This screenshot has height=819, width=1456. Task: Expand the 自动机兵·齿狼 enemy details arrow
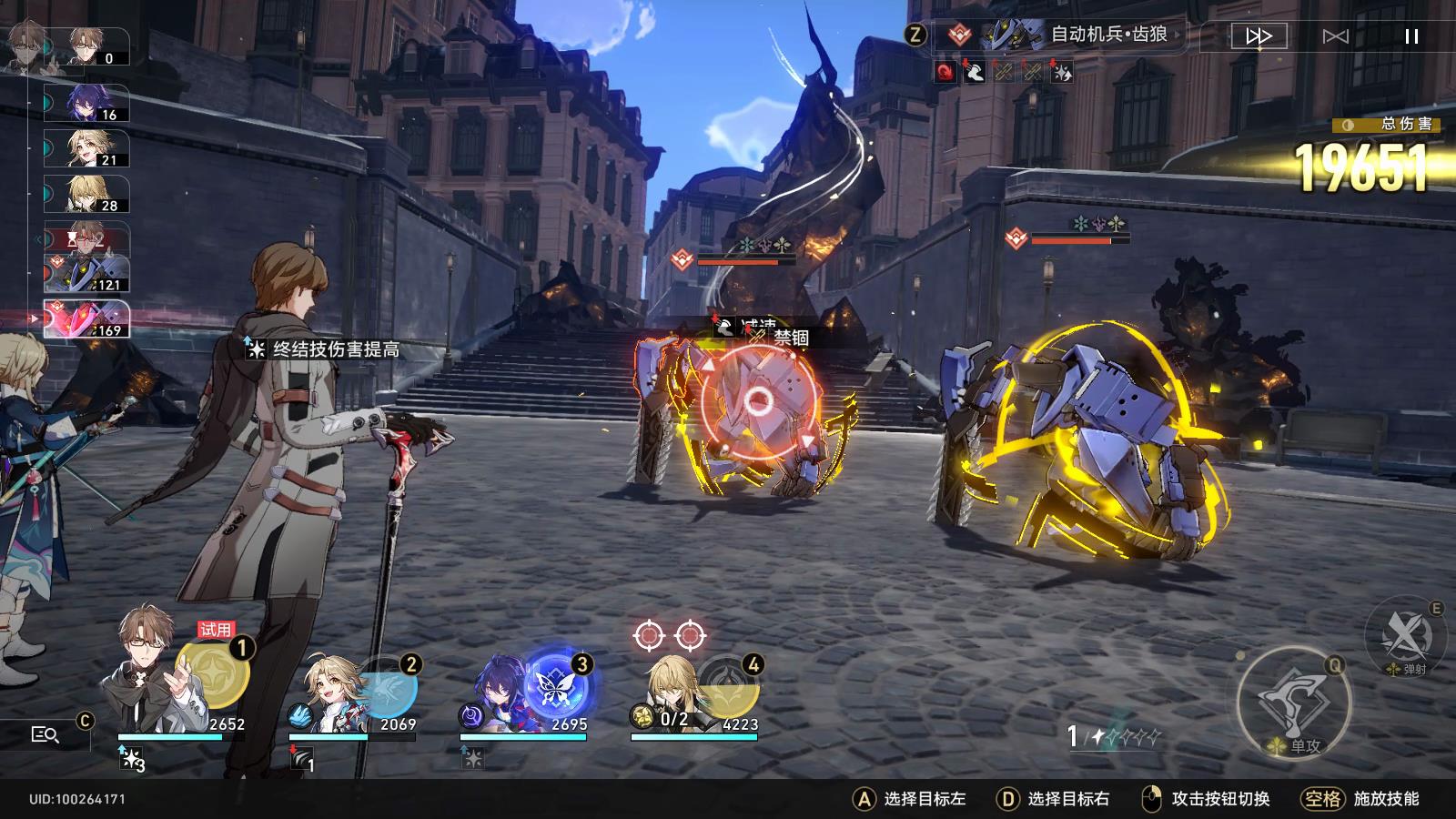(x=1179, y=35)
